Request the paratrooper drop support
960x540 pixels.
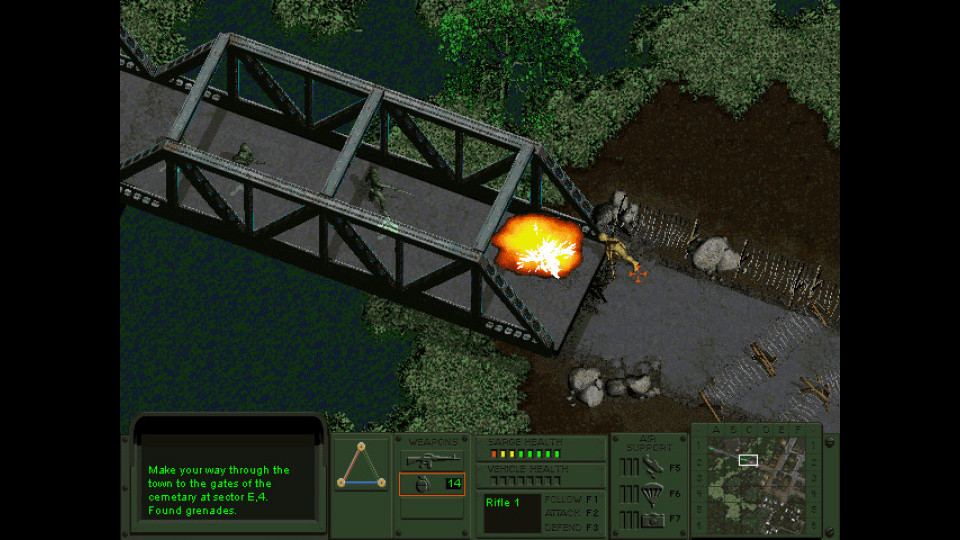point(653,493)
